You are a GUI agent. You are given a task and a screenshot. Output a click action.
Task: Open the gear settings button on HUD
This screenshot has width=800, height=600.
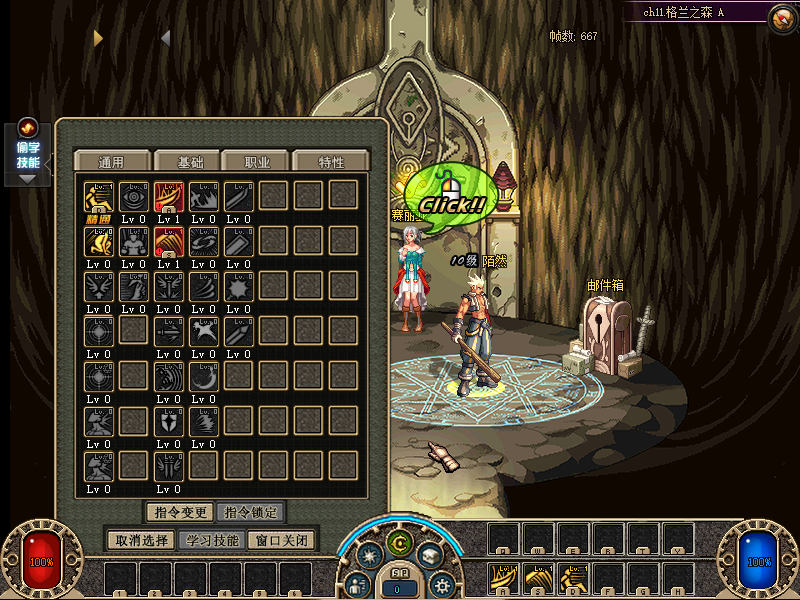click(x=440, y=585)
